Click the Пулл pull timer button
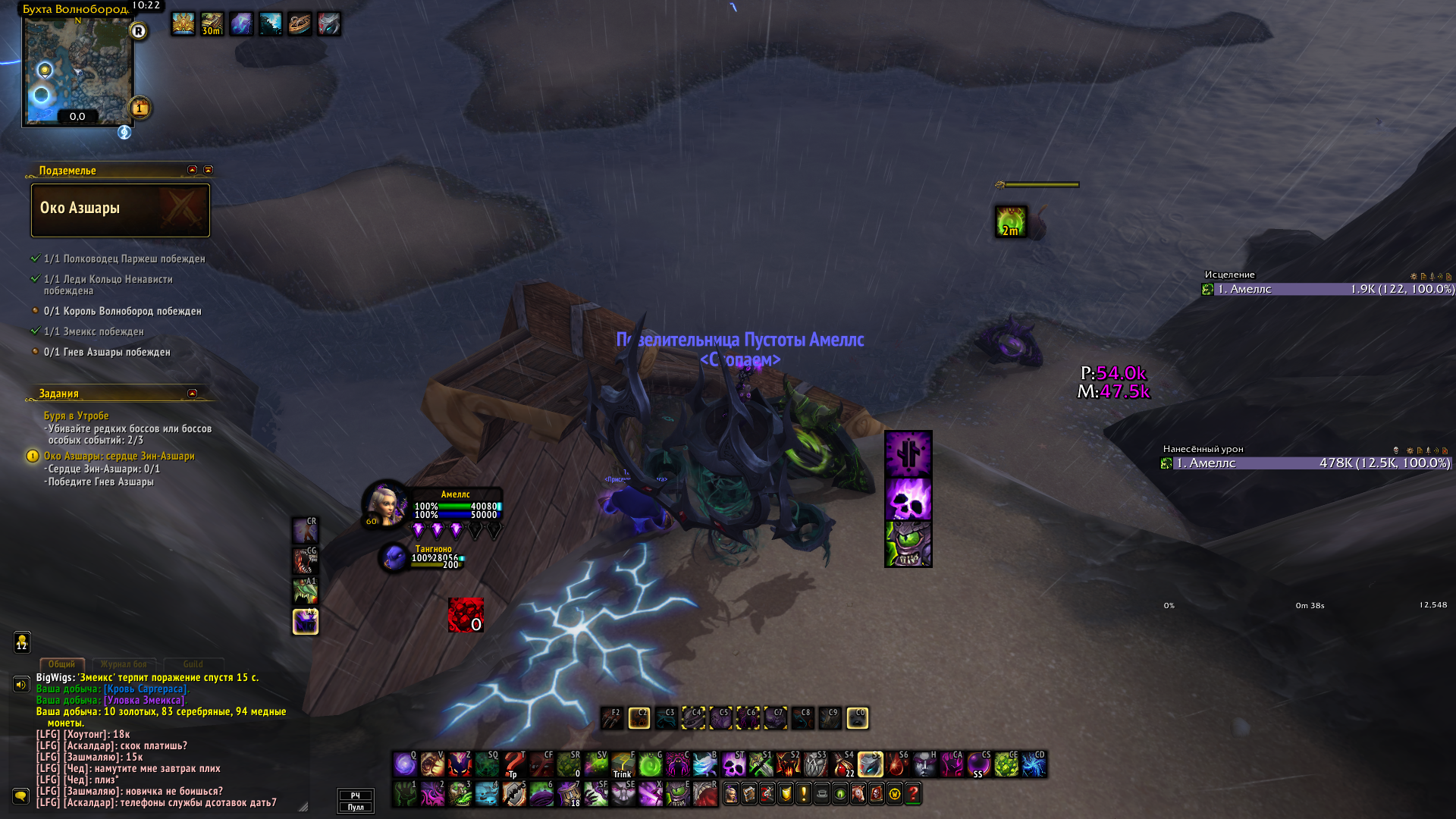Screen dimensions: 1456x819 356,807
